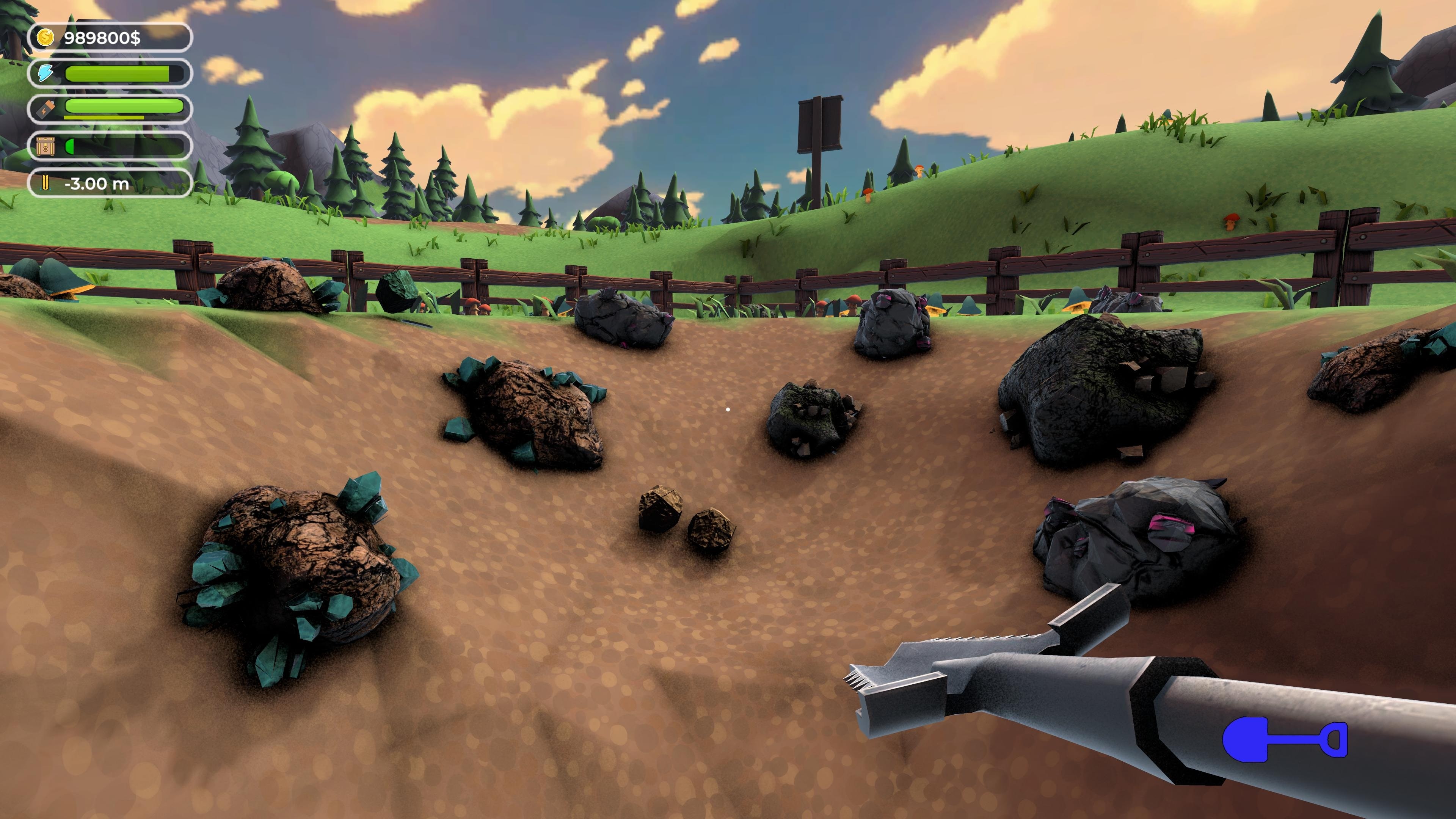Click the orange battery energy icon
Viewport: 1456px width, 819px height.
coord(46,109)
